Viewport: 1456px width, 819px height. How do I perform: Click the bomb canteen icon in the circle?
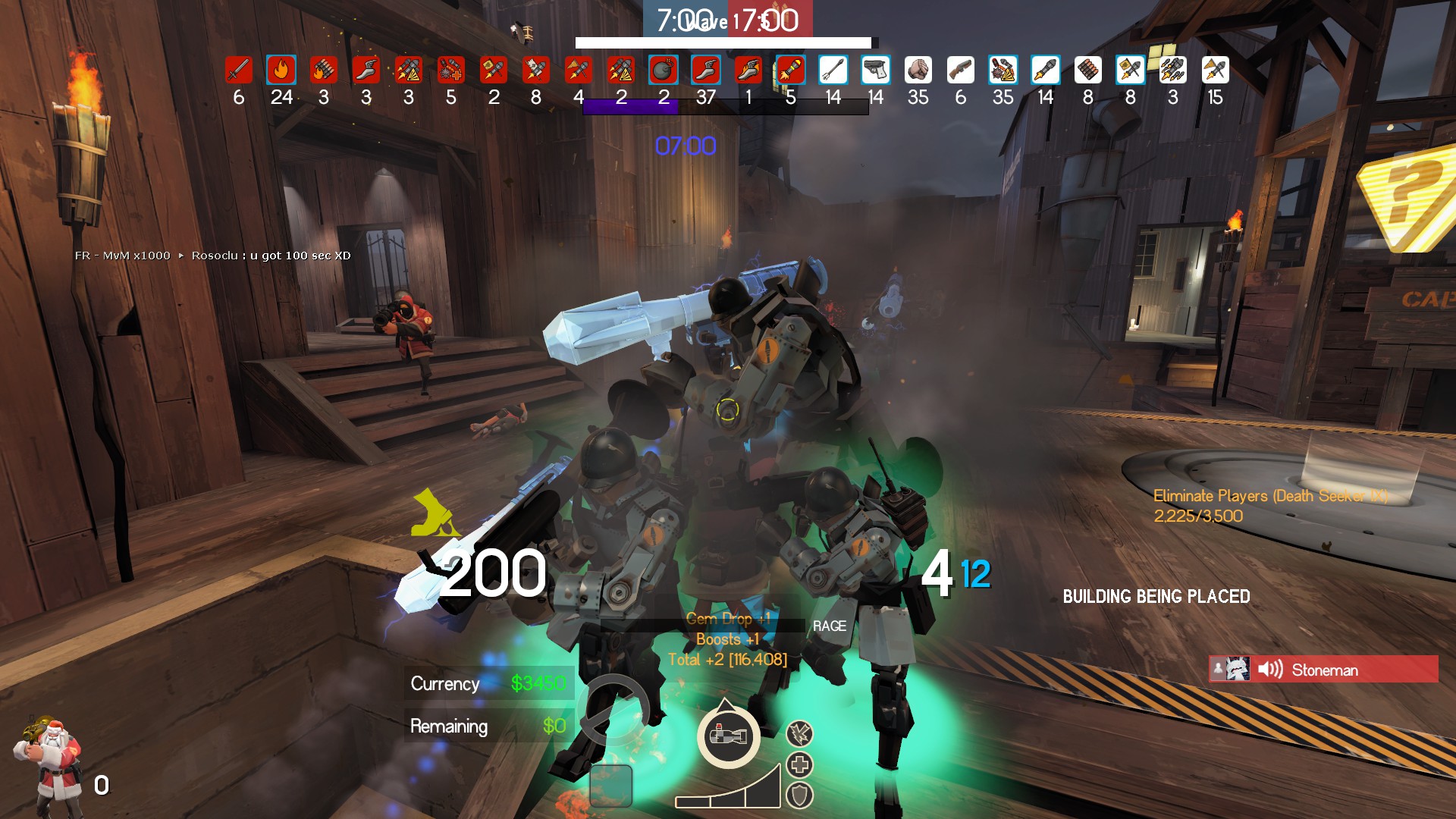[x=727, y=736]
